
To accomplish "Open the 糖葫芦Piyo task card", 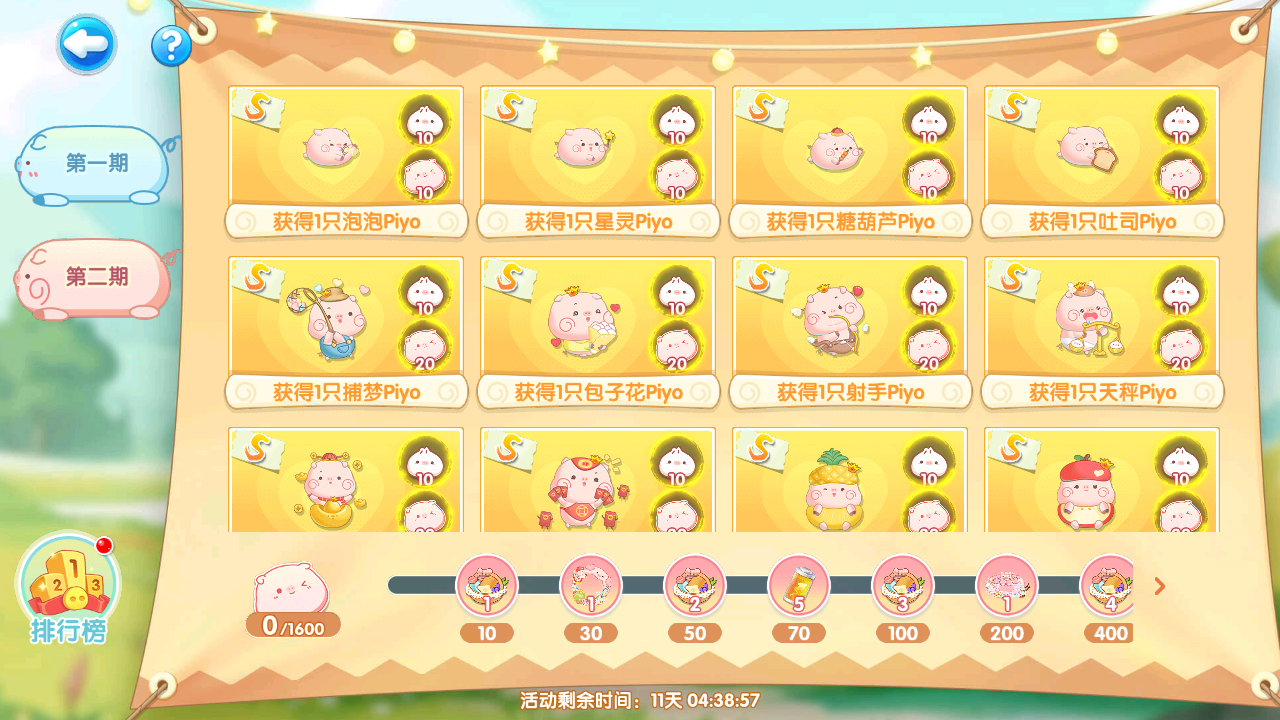I will coord(849,158).
